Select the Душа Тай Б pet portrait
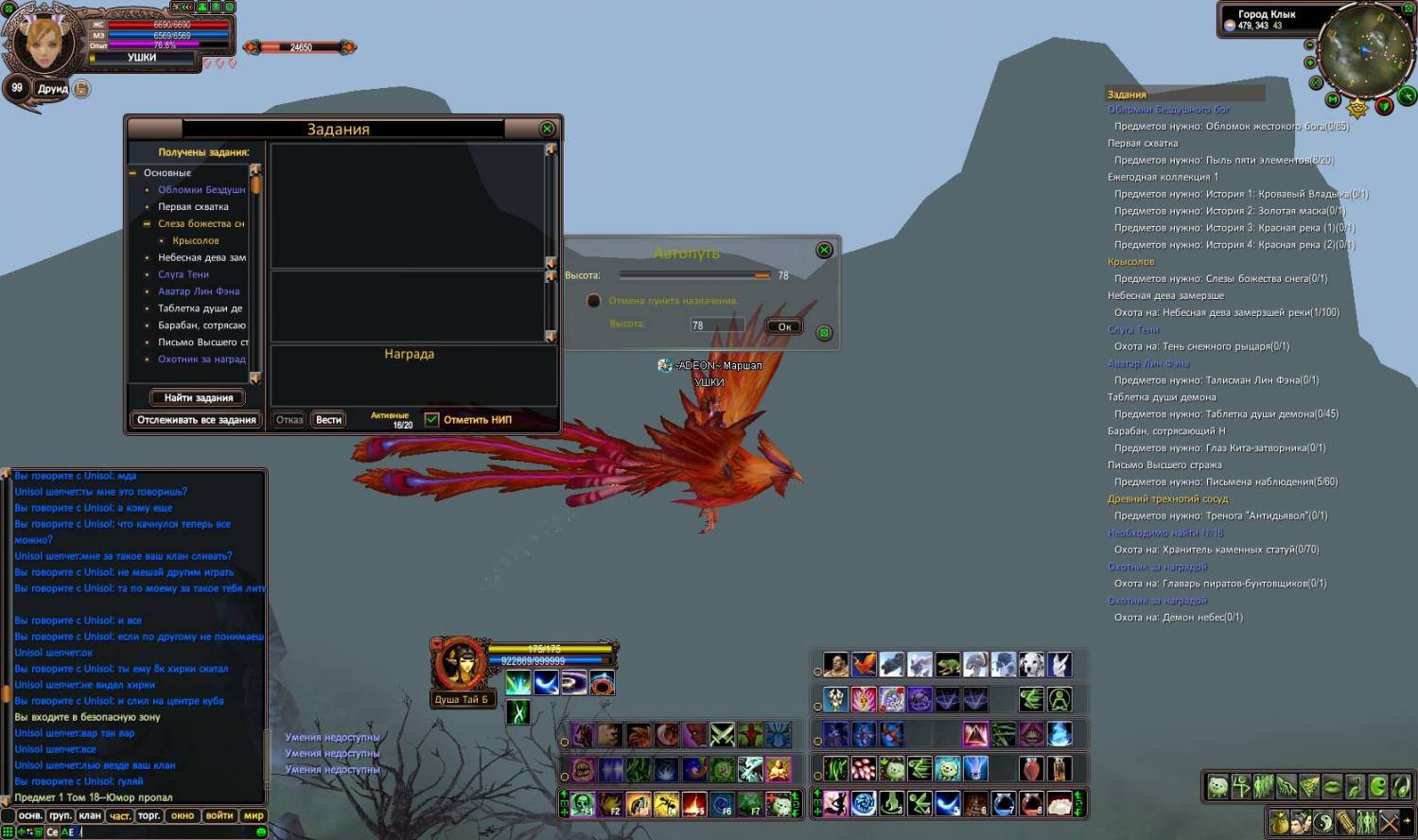Screen dimensions: 1418x840 [461, 664]
